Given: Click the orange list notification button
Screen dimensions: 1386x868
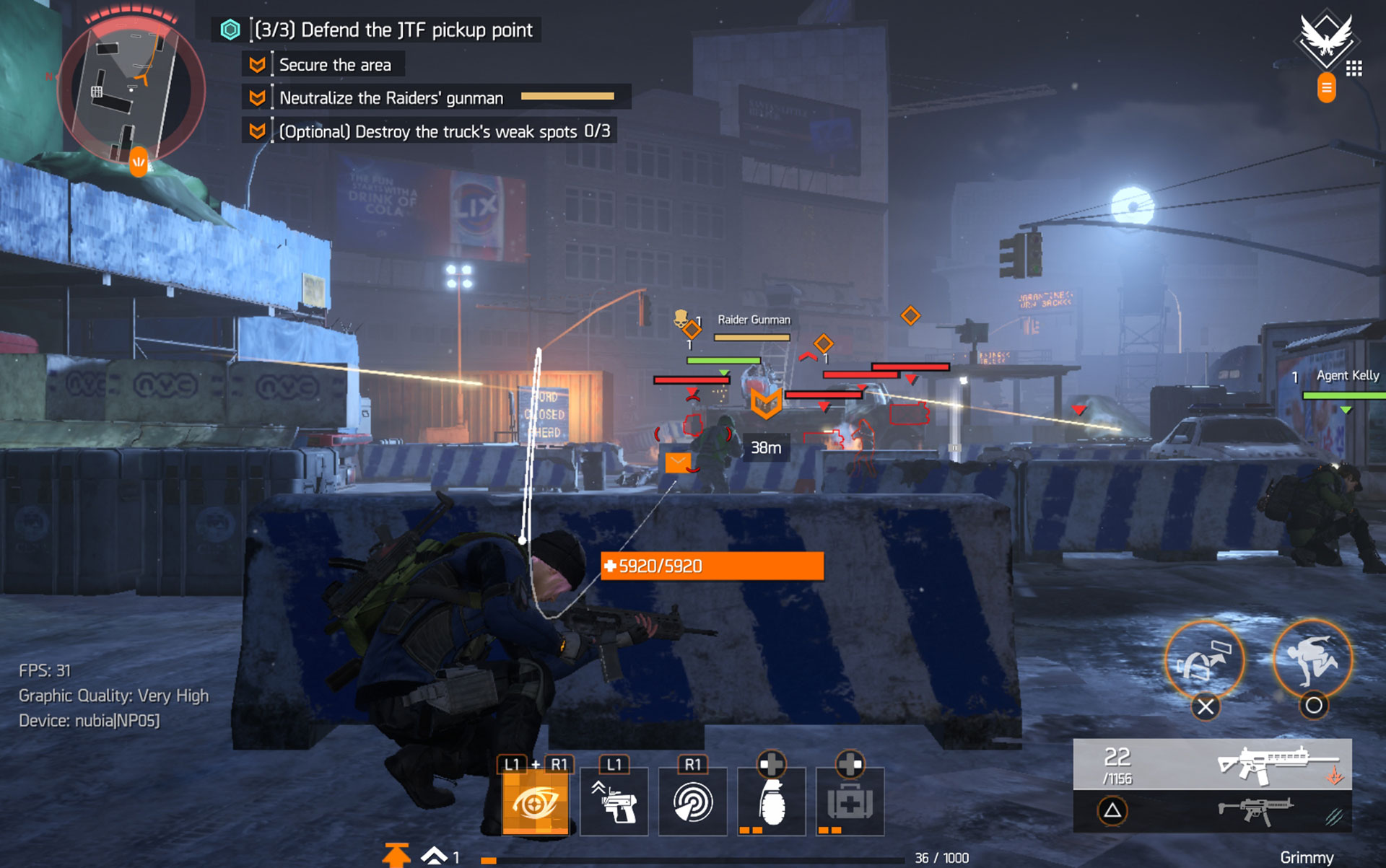Looking at the screenshot, I should coord(1326,88).
